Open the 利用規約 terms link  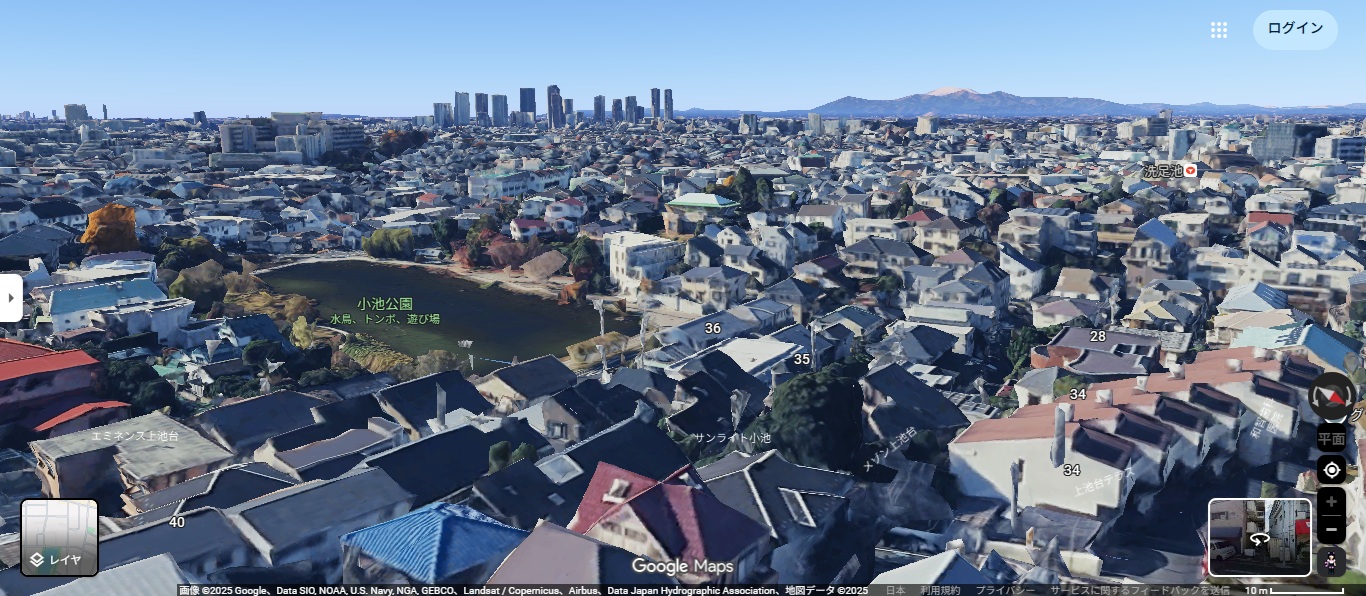point(940,590)
